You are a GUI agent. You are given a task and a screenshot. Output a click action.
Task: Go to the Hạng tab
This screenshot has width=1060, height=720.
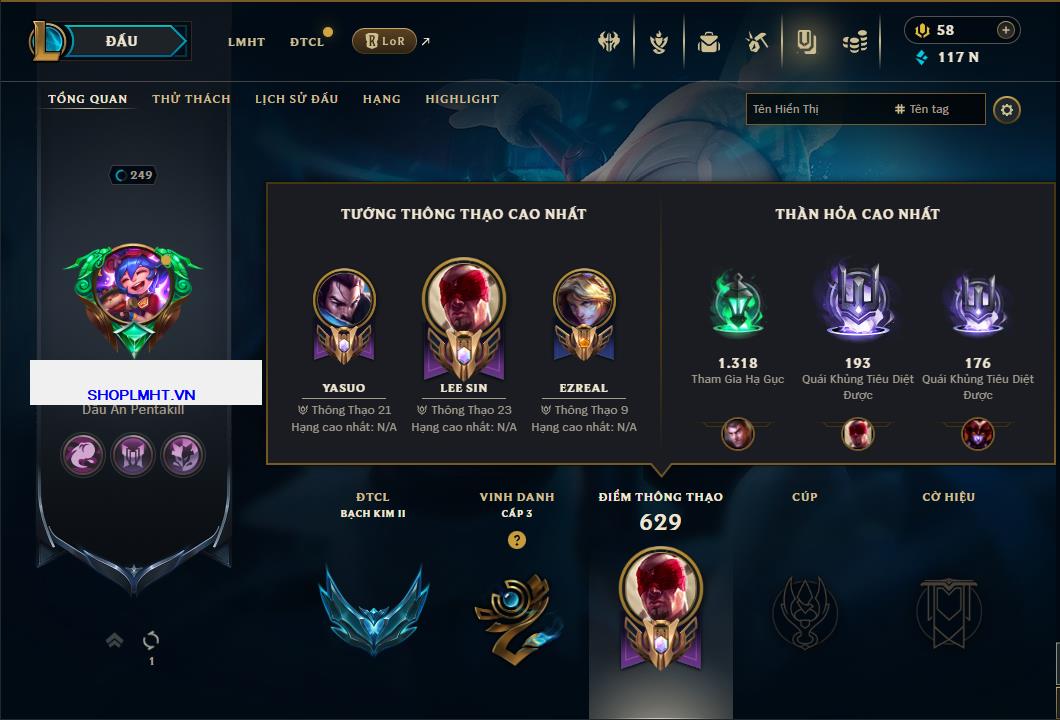pos(382,99)
